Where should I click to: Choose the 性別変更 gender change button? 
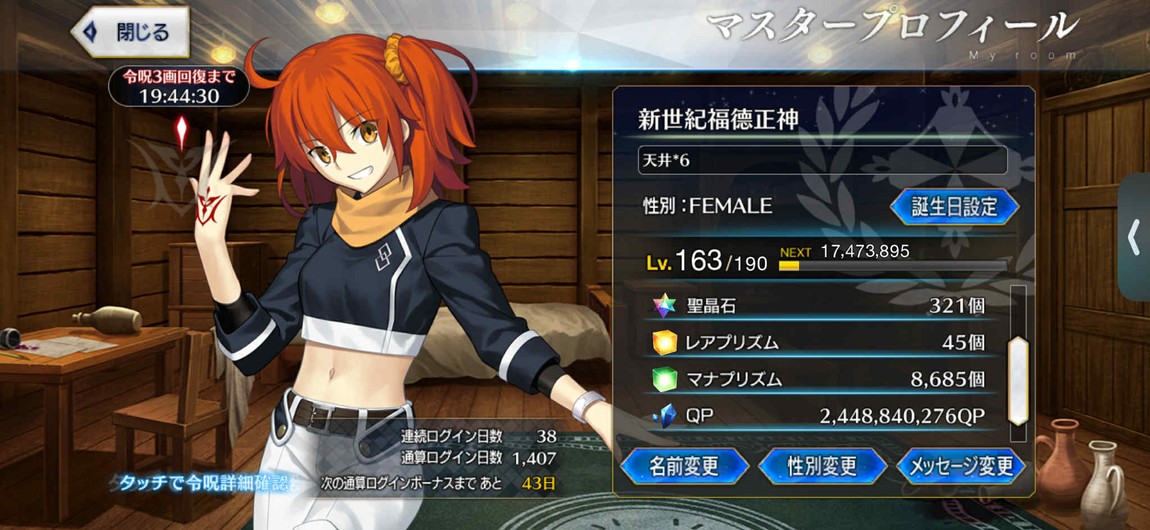[822, 465]
